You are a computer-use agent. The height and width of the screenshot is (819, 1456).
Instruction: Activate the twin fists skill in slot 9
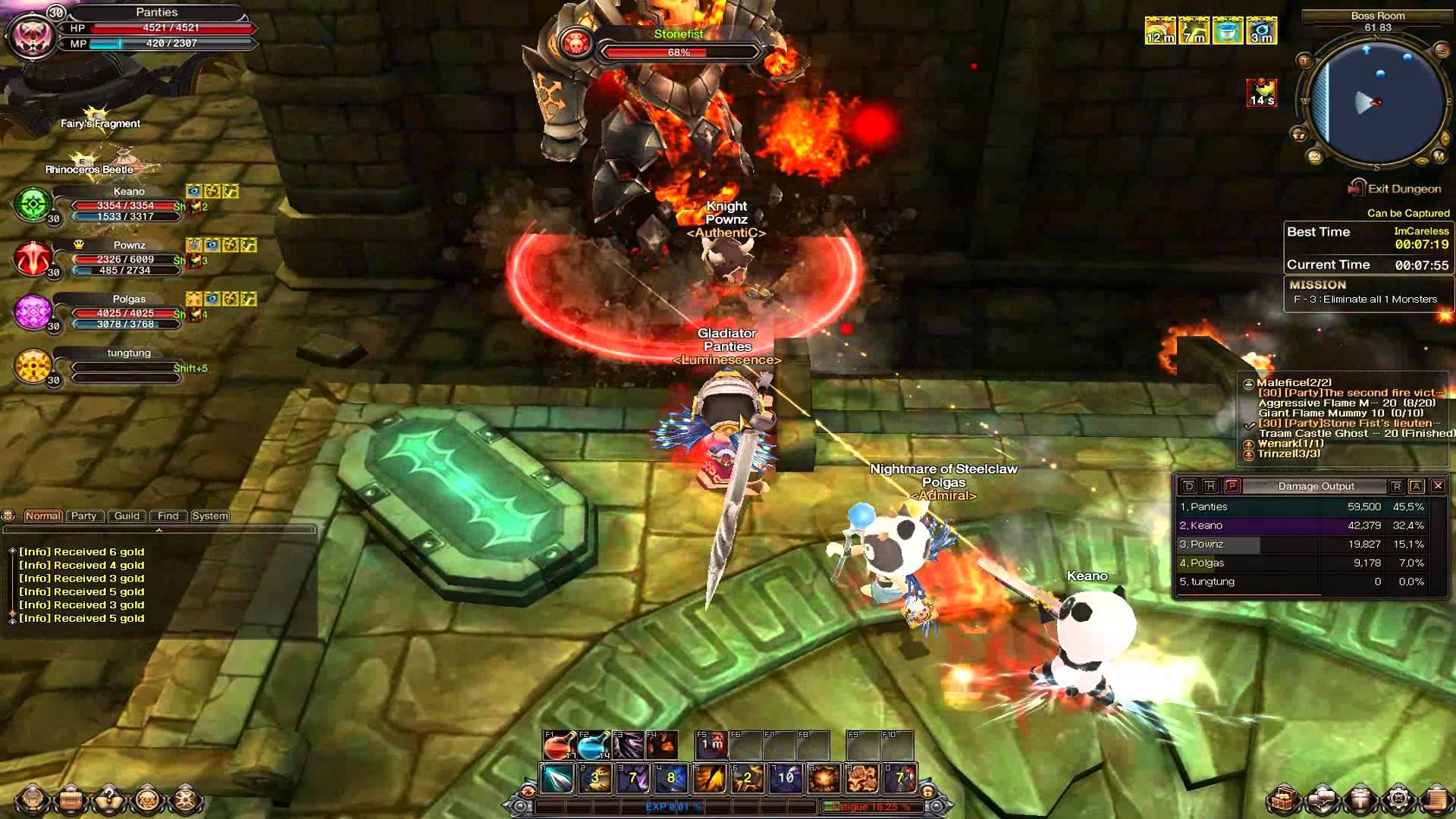coord(862,778)
